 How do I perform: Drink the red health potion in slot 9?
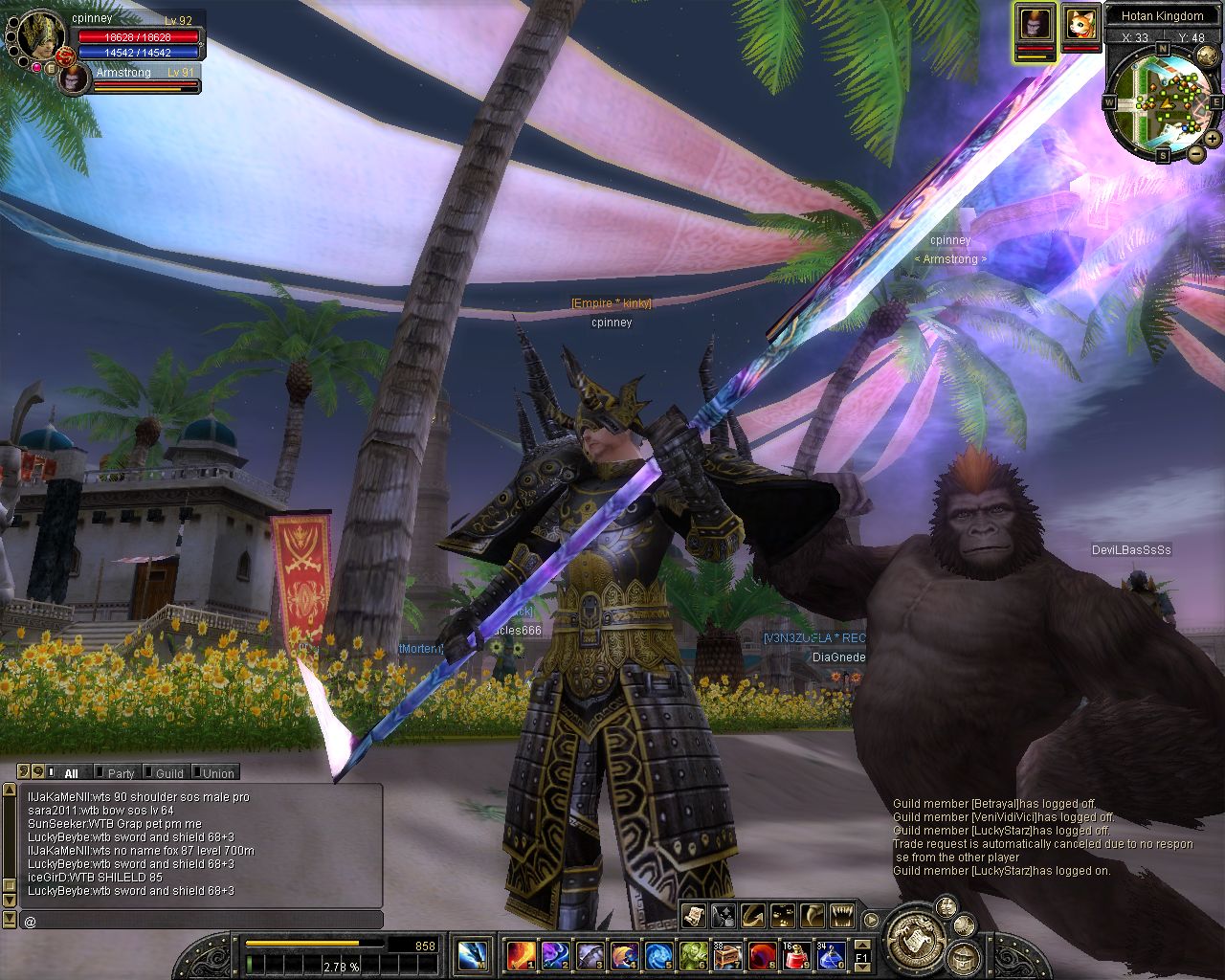[x=796, y=953]
